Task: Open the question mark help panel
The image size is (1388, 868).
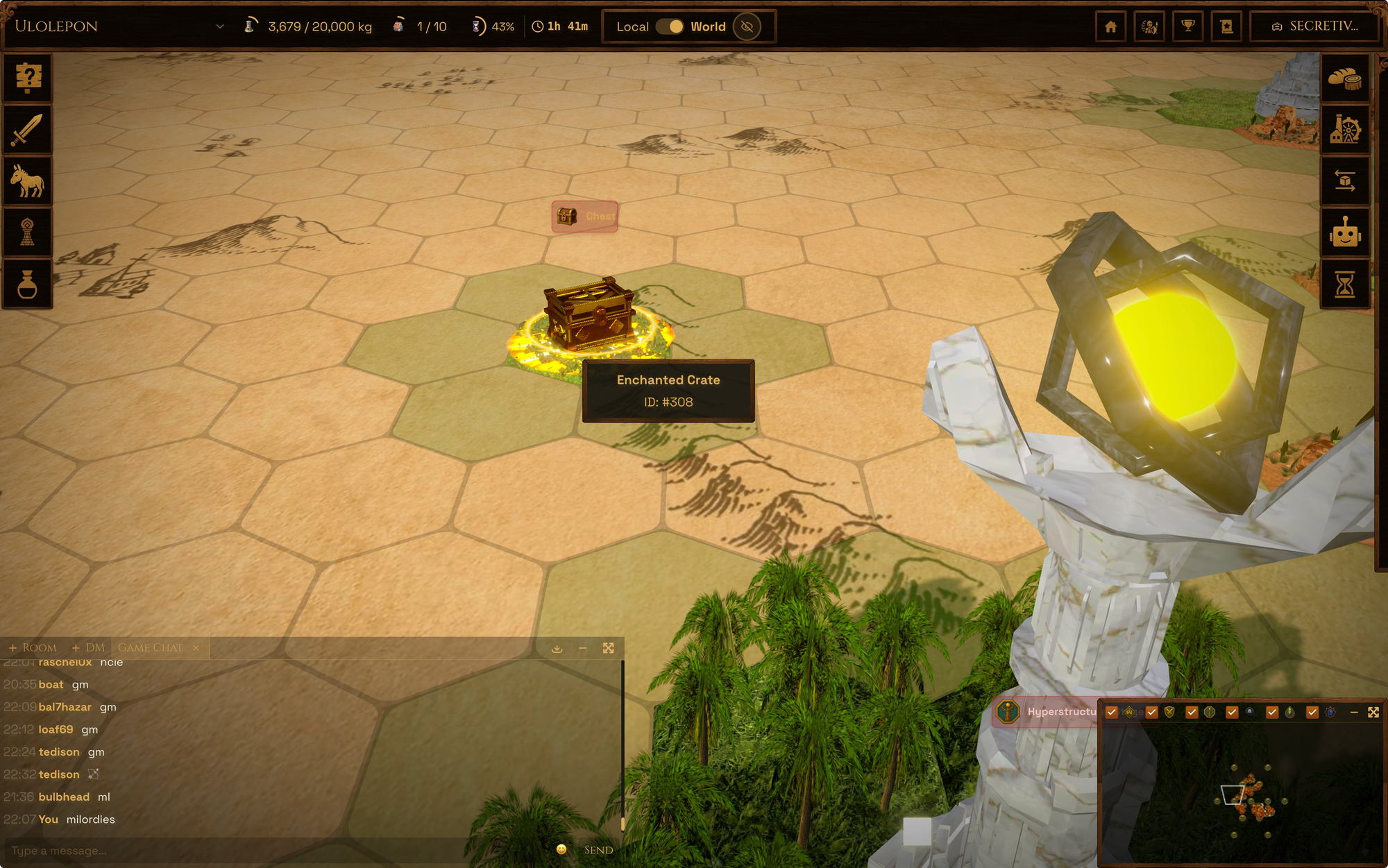Action: (x=28, y=78)
